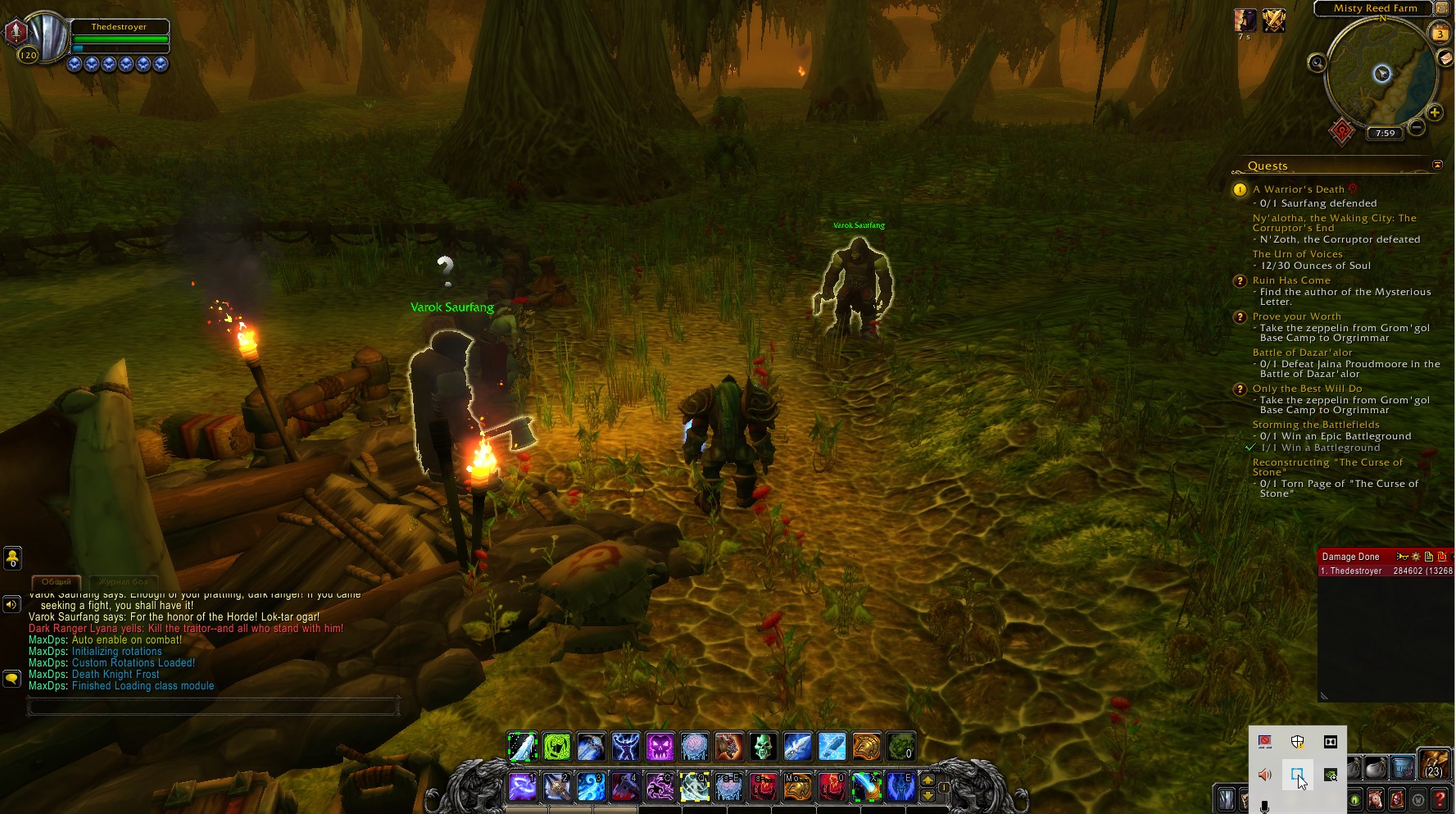Open the red question mark help button

coord(1440,799)
